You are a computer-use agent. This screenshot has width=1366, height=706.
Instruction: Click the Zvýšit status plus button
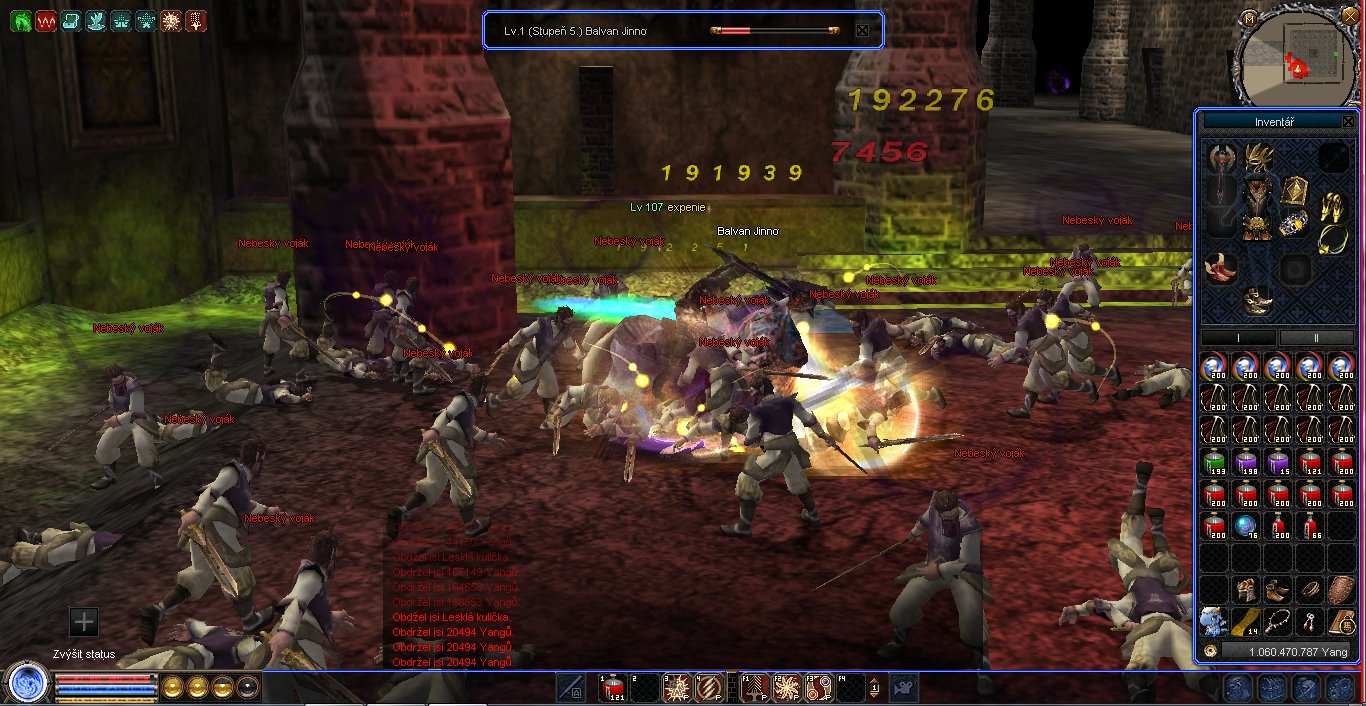coord(84,622)
